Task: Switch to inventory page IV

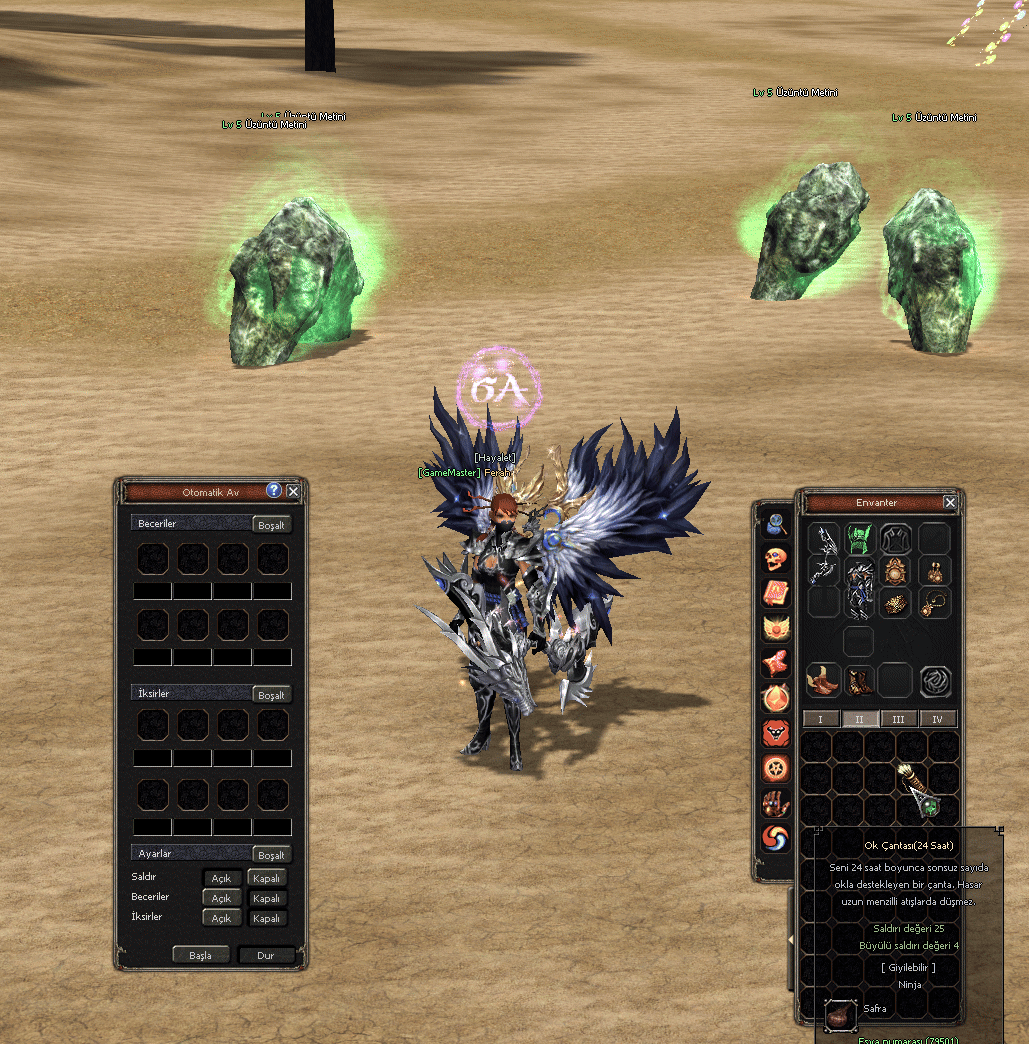Action: (x=937, y=719)
